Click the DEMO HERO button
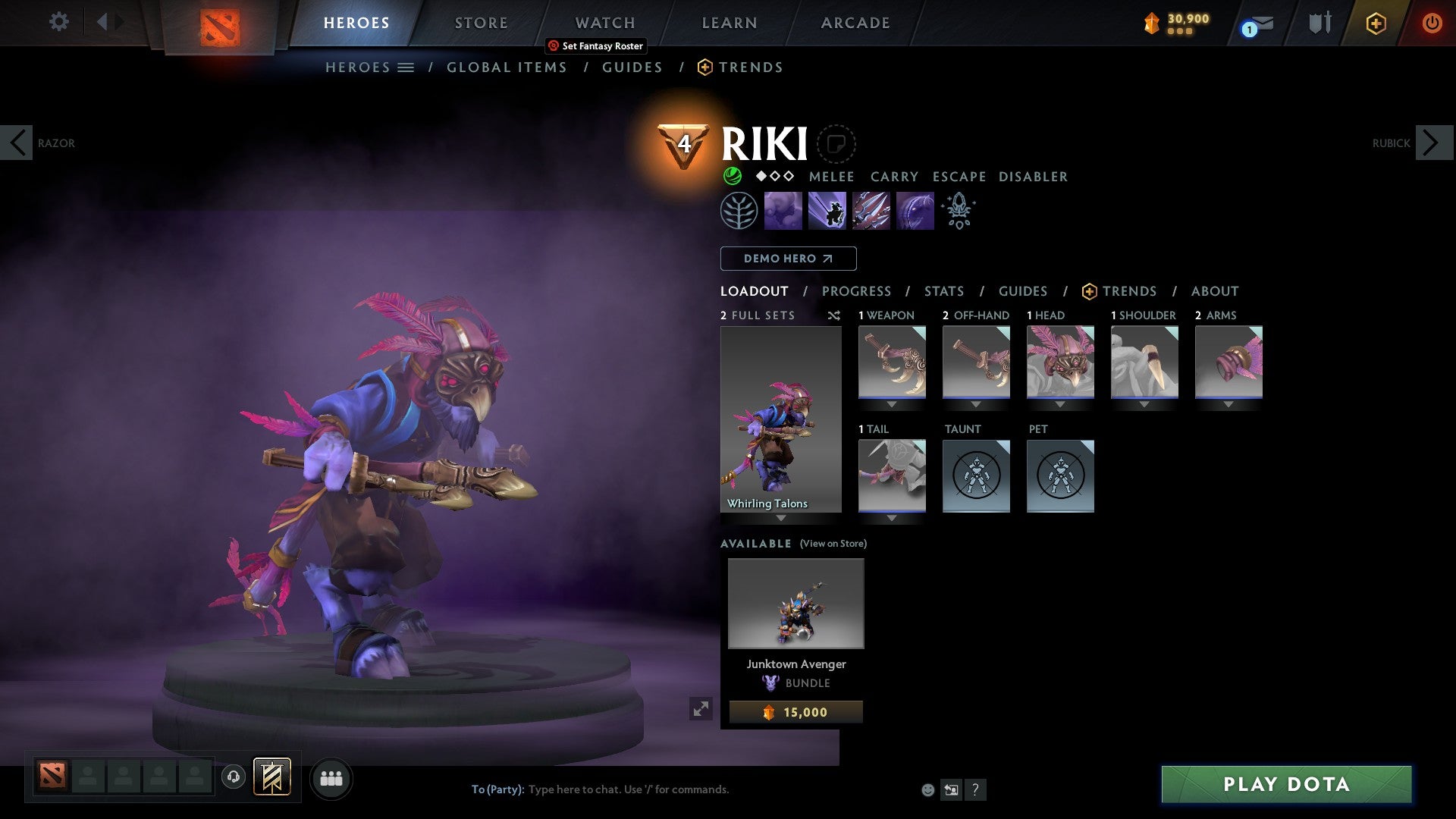 (x=788, y=259)
